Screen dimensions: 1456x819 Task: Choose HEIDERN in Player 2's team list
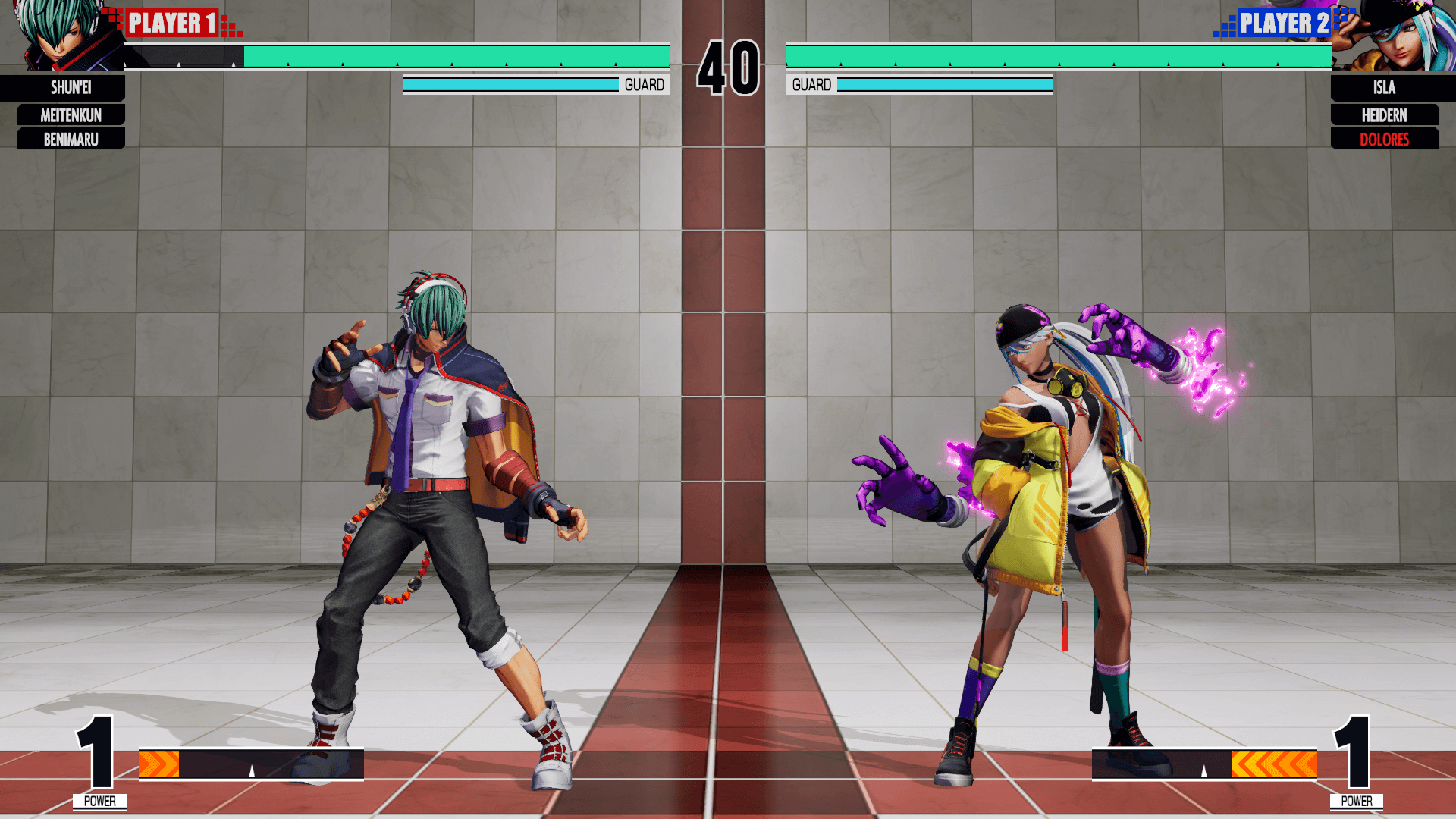pyautogui.click(x=1384, y=115)
